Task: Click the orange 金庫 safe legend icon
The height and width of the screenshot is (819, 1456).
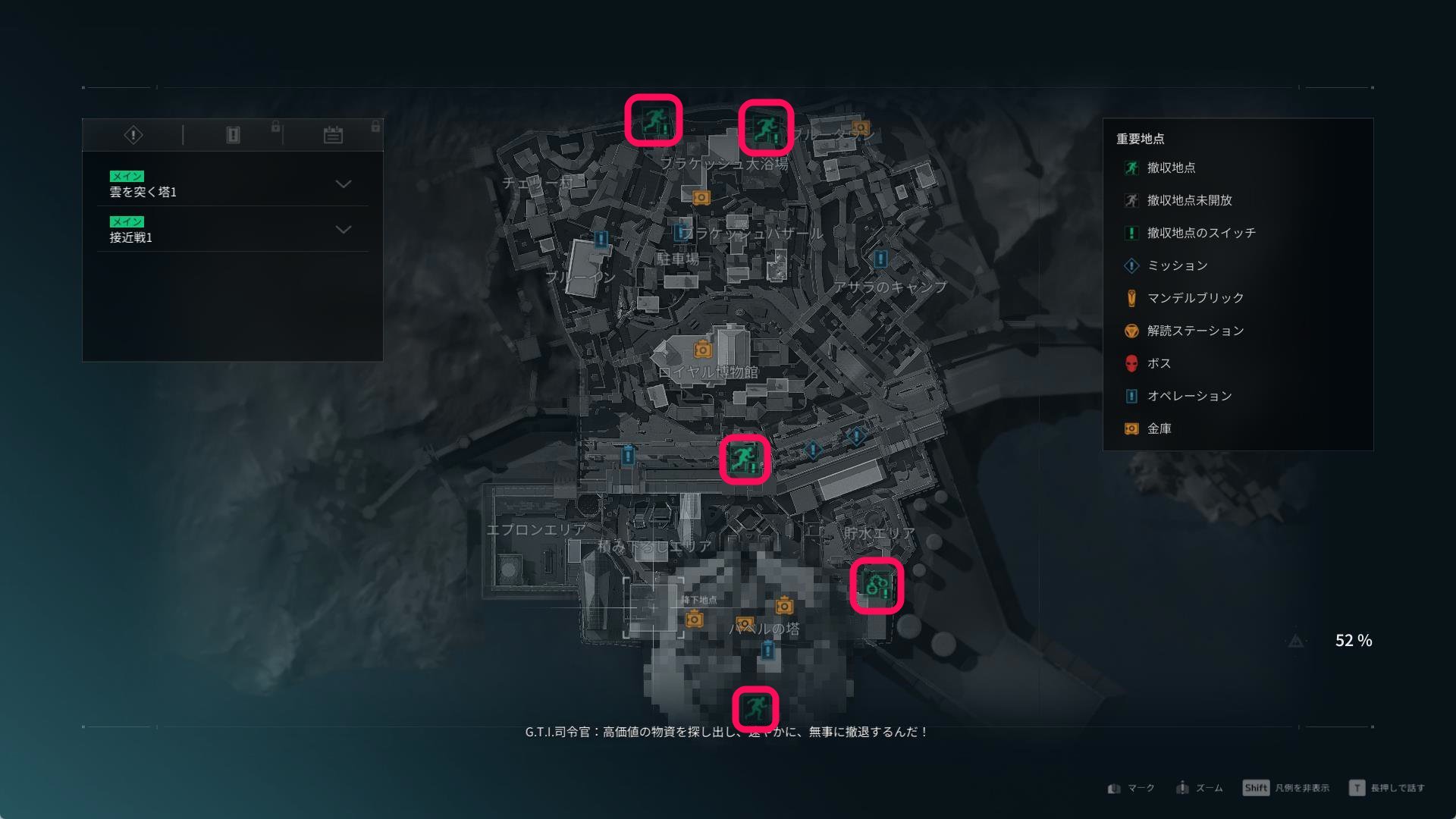Action: click(x=1131, y=428)
